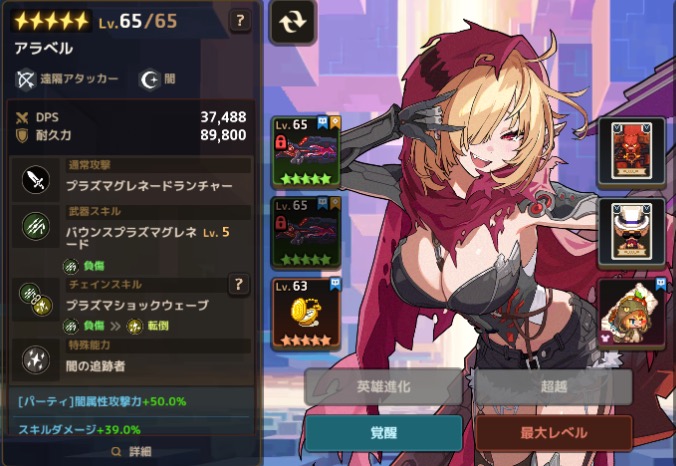The image size is (676, 466).
Task: Select the 英雄進化 hero evolution button
Action: 383,387
